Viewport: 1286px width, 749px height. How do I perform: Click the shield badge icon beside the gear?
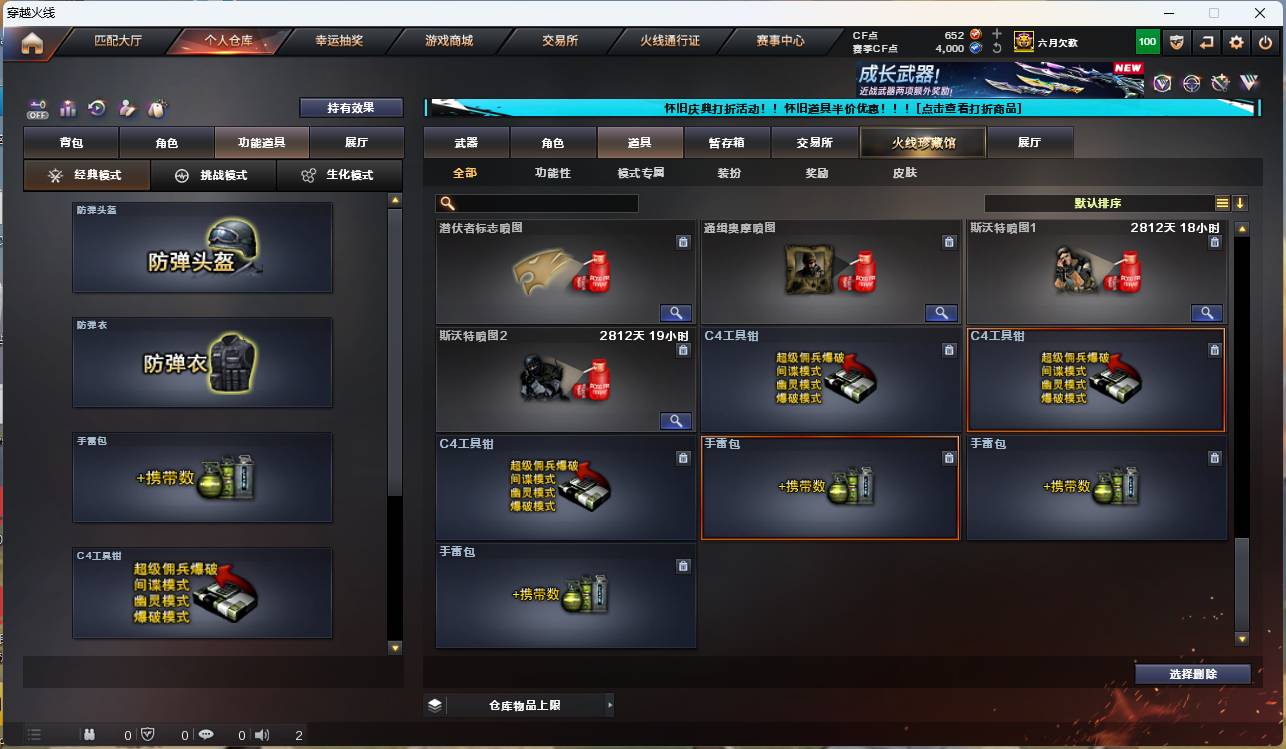point(1177,42)
